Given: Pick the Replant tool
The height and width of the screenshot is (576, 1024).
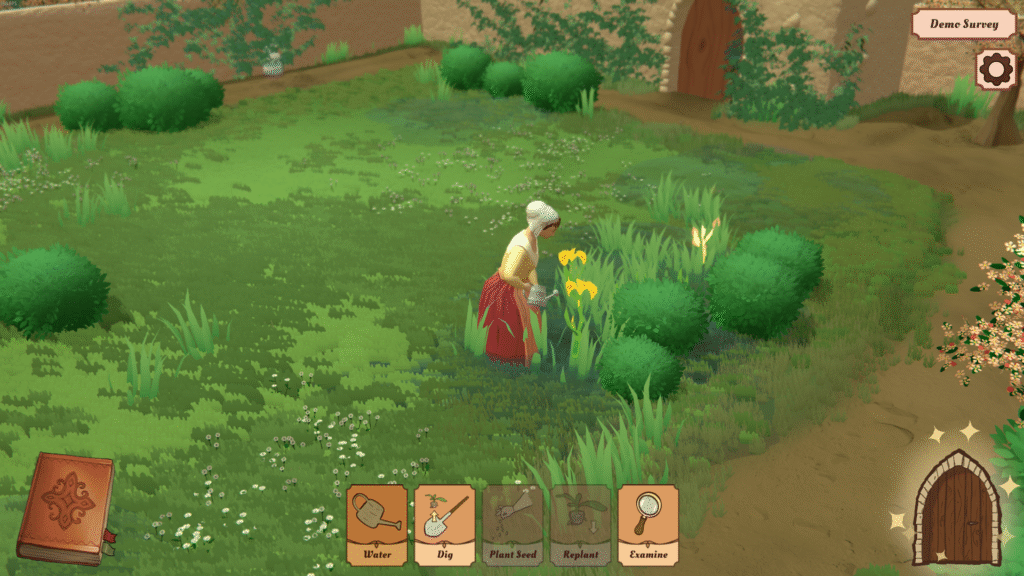Looking at the screenshot, I should coord(580,524).
